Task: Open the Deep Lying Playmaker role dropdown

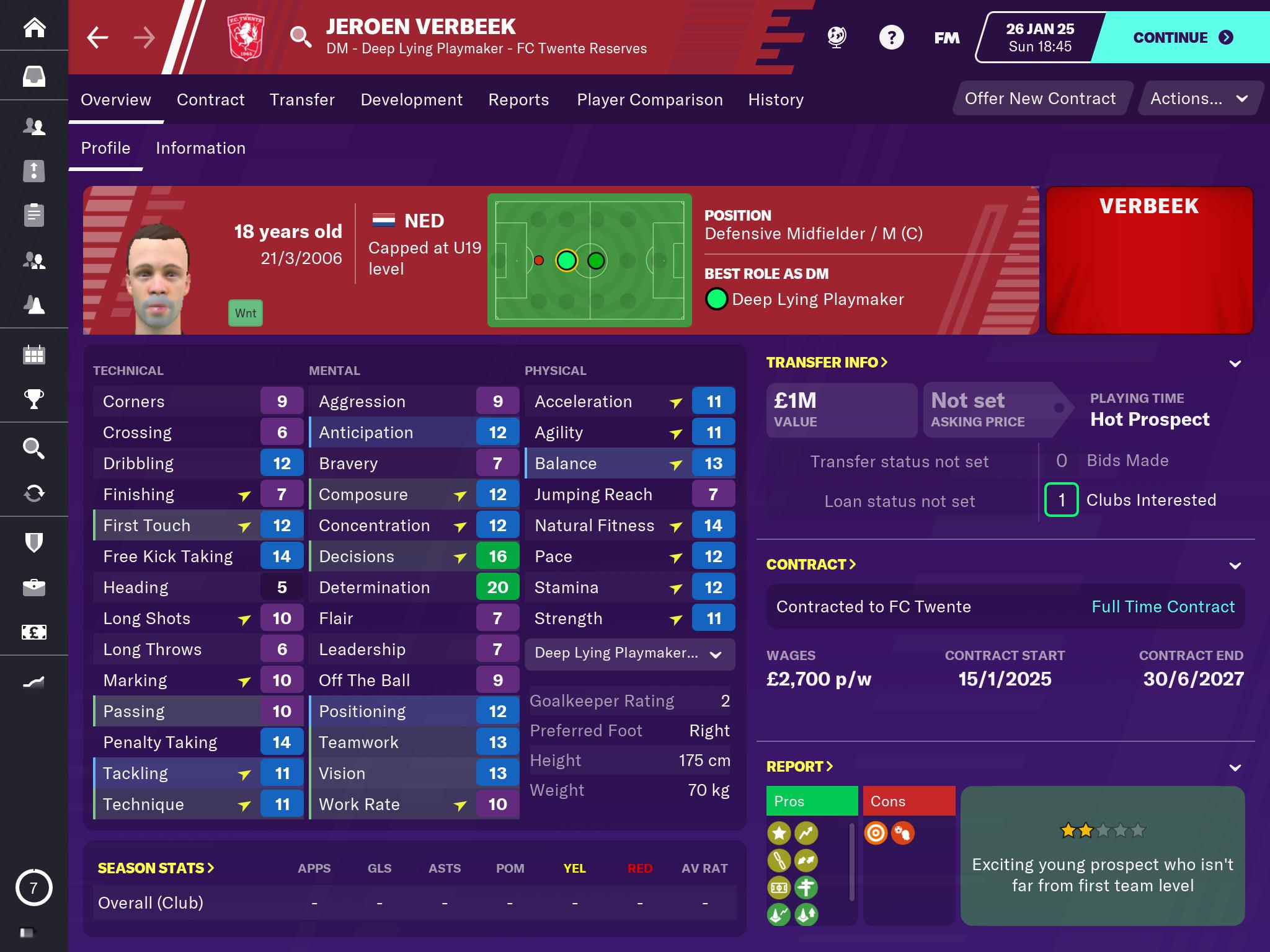Action: tap(629, 654)
